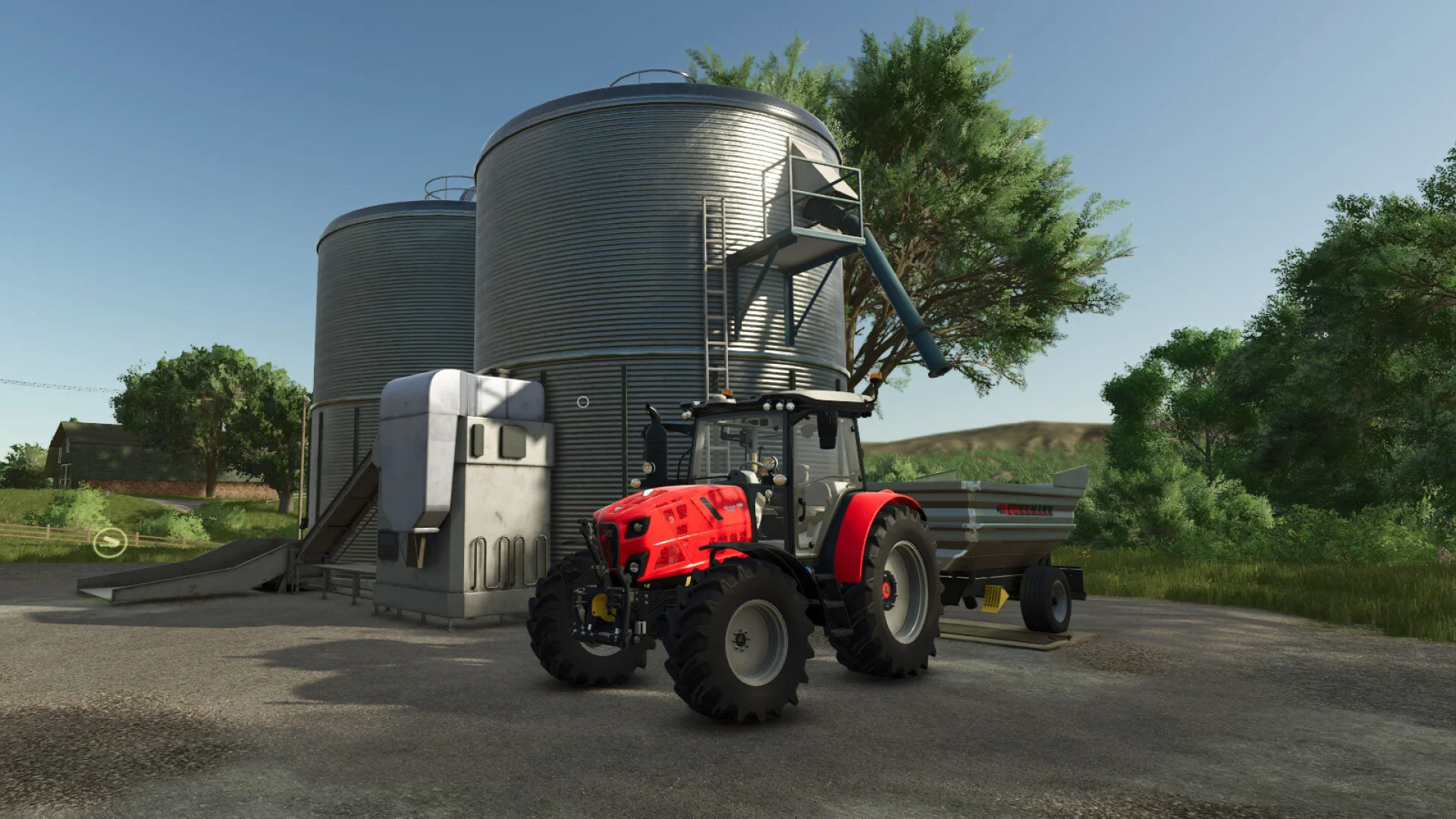The width and height of the screenshot is (1456, 819).
Task: Click the circled arrow icon overlay
Action: 109,542
